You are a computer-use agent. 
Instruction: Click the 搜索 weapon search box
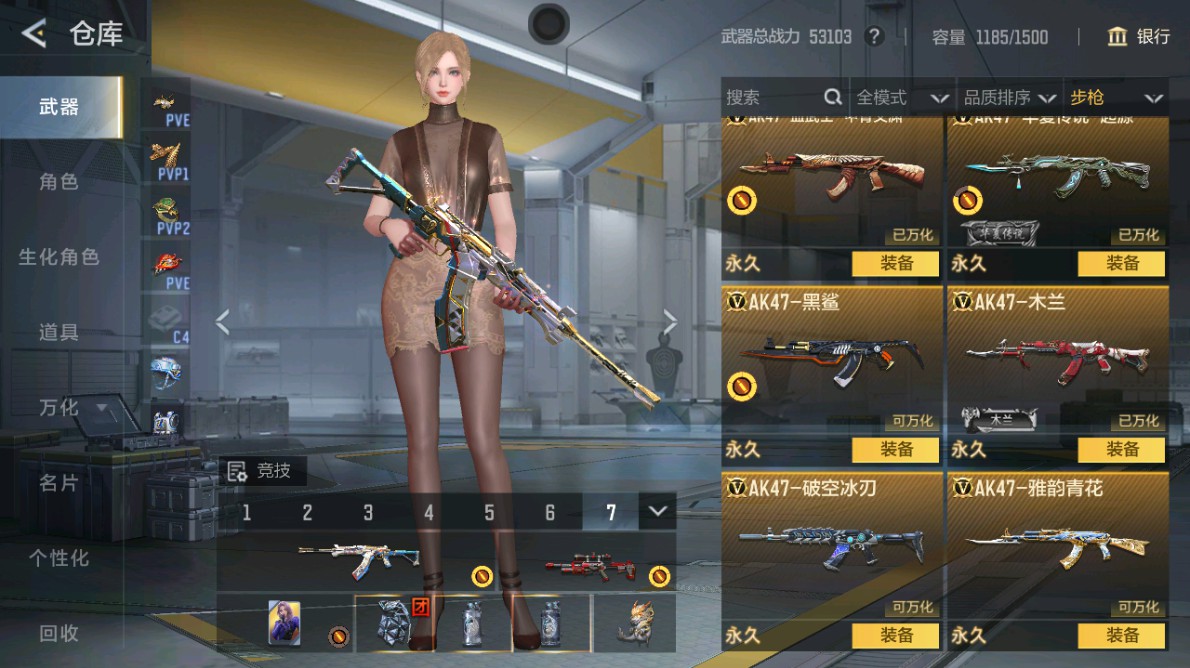[x=772, y=97]
